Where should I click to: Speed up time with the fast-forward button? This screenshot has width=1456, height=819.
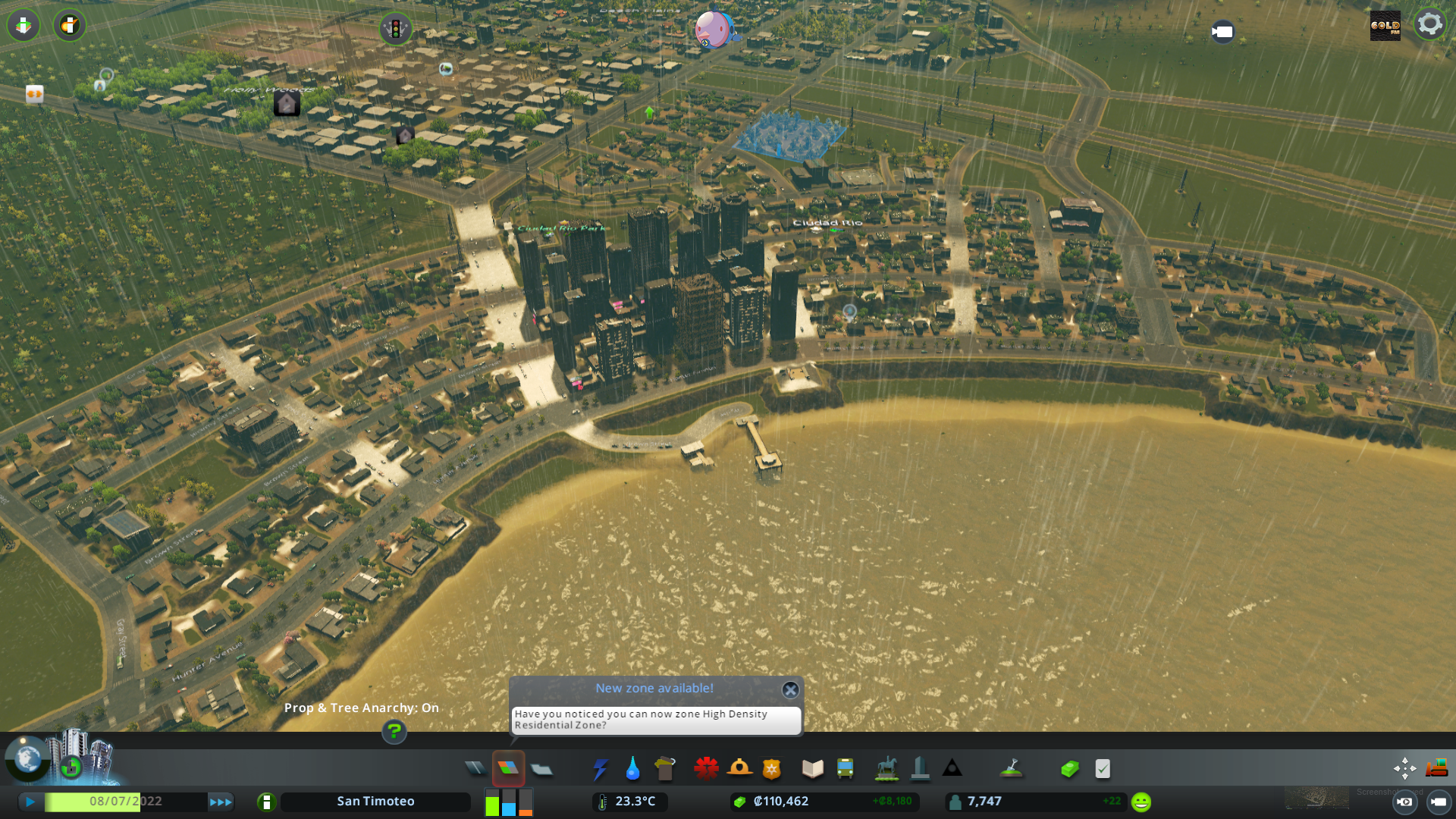[221, 801]
